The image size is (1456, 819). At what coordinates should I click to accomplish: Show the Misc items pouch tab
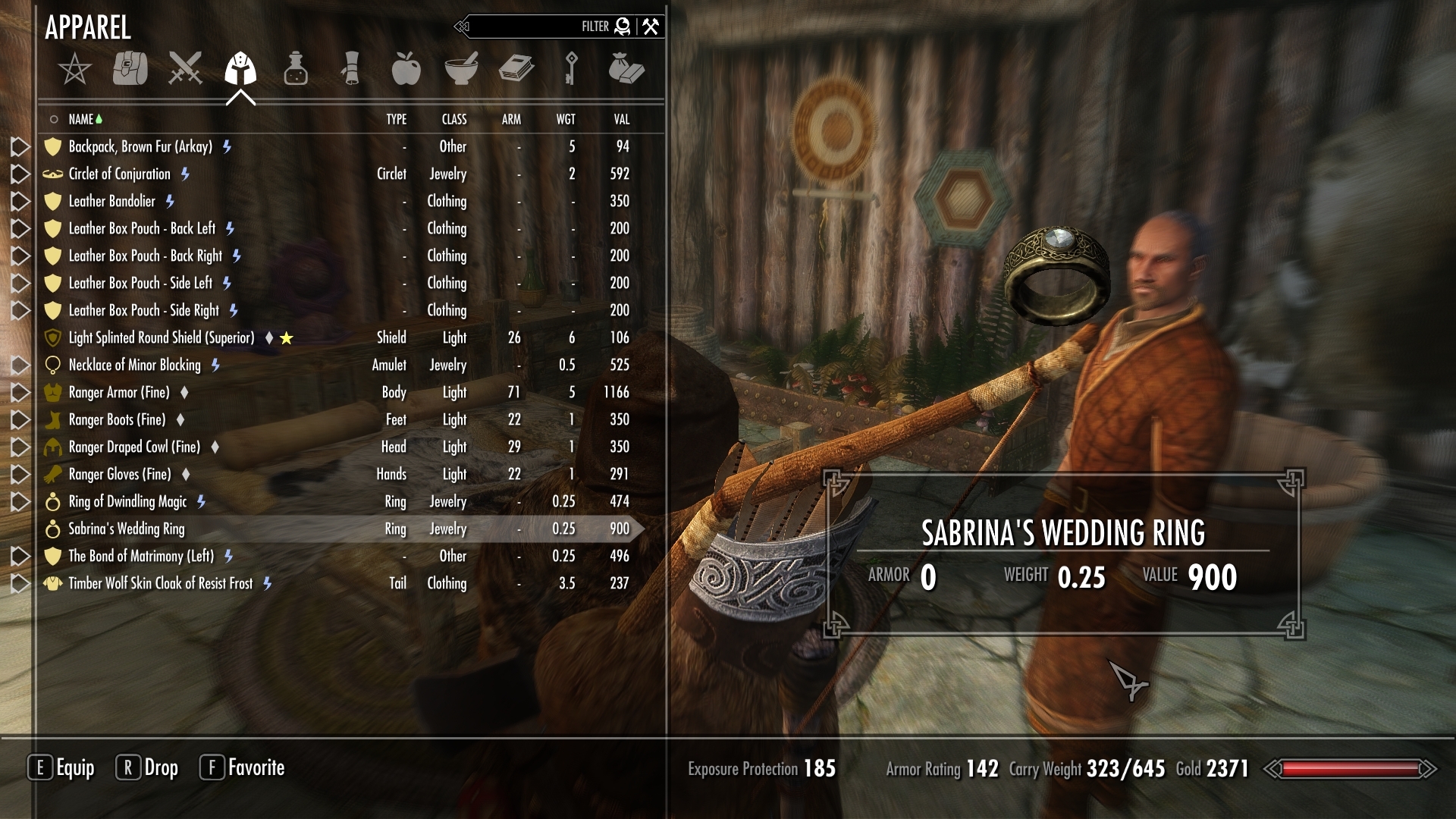(626, 69)
